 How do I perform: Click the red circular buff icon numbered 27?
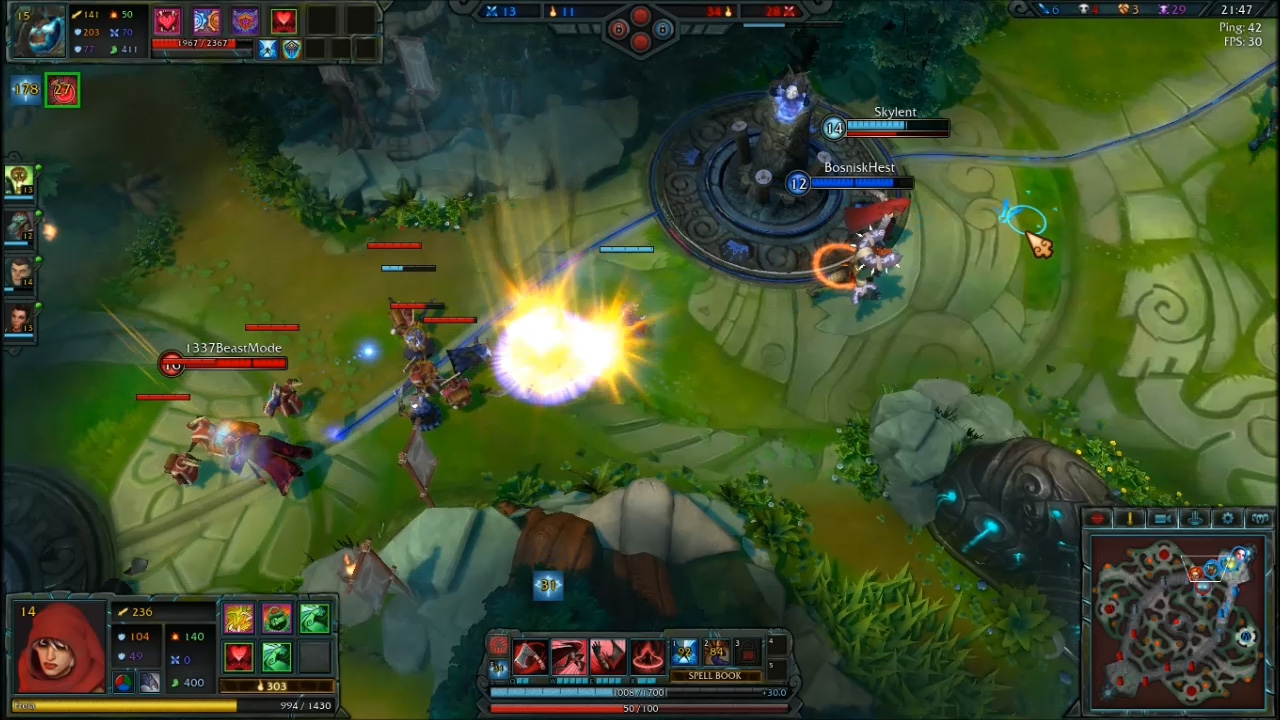pos(62,90)
